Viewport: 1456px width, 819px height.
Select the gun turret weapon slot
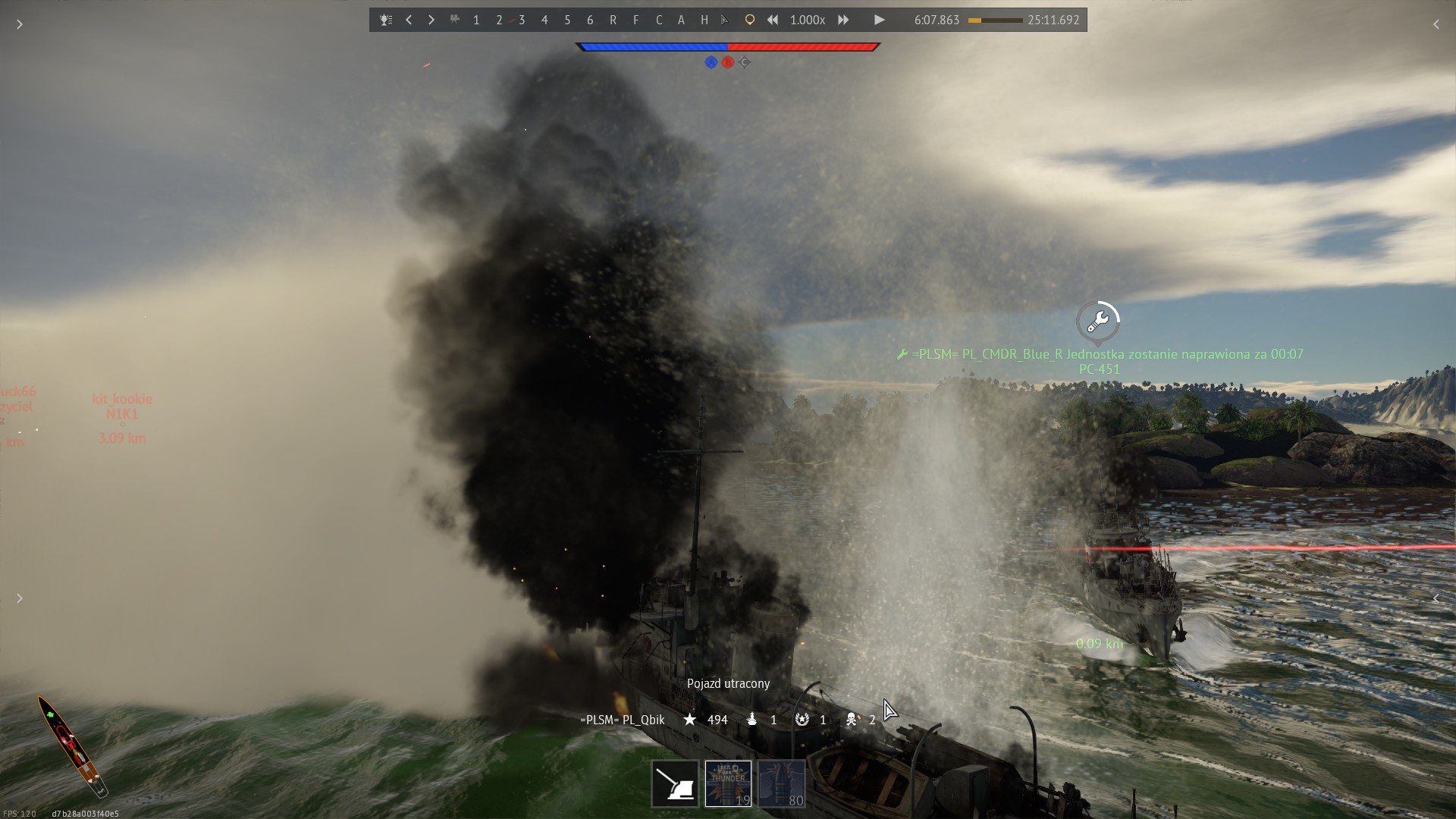675,784
